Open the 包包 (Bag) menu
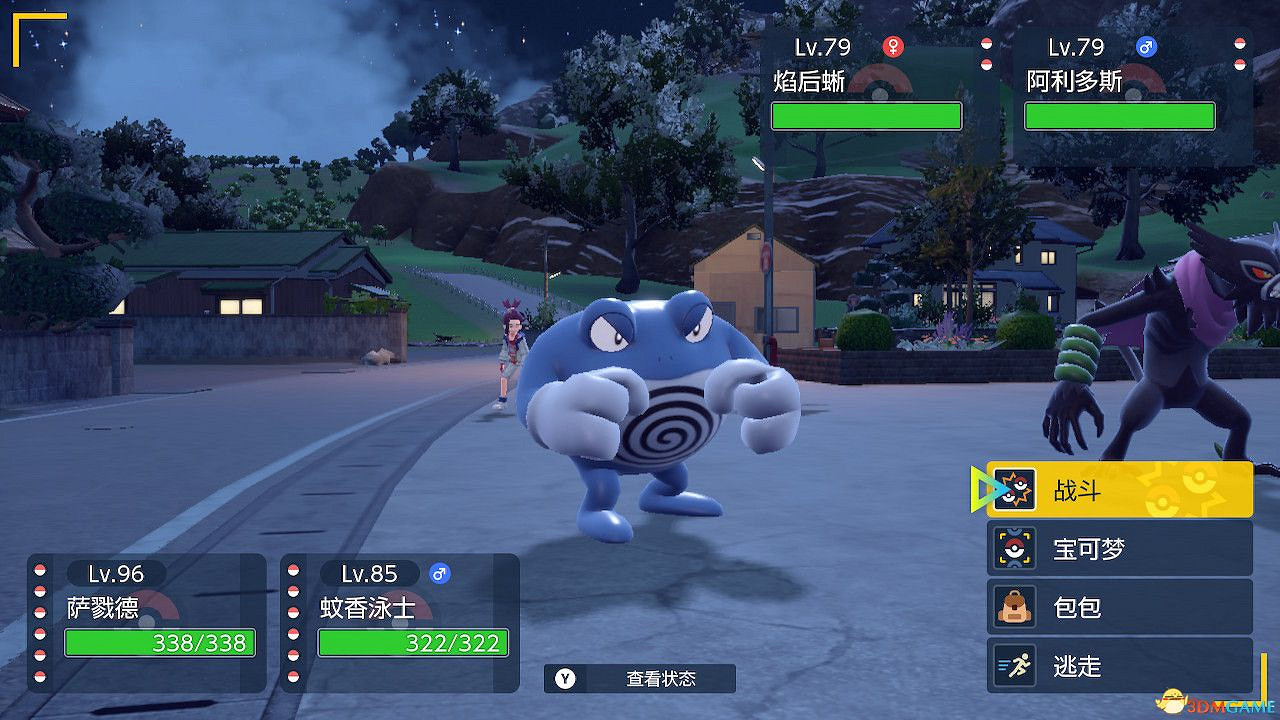Viewport: 1280px width, 720px height. [x=1119, y=607]
